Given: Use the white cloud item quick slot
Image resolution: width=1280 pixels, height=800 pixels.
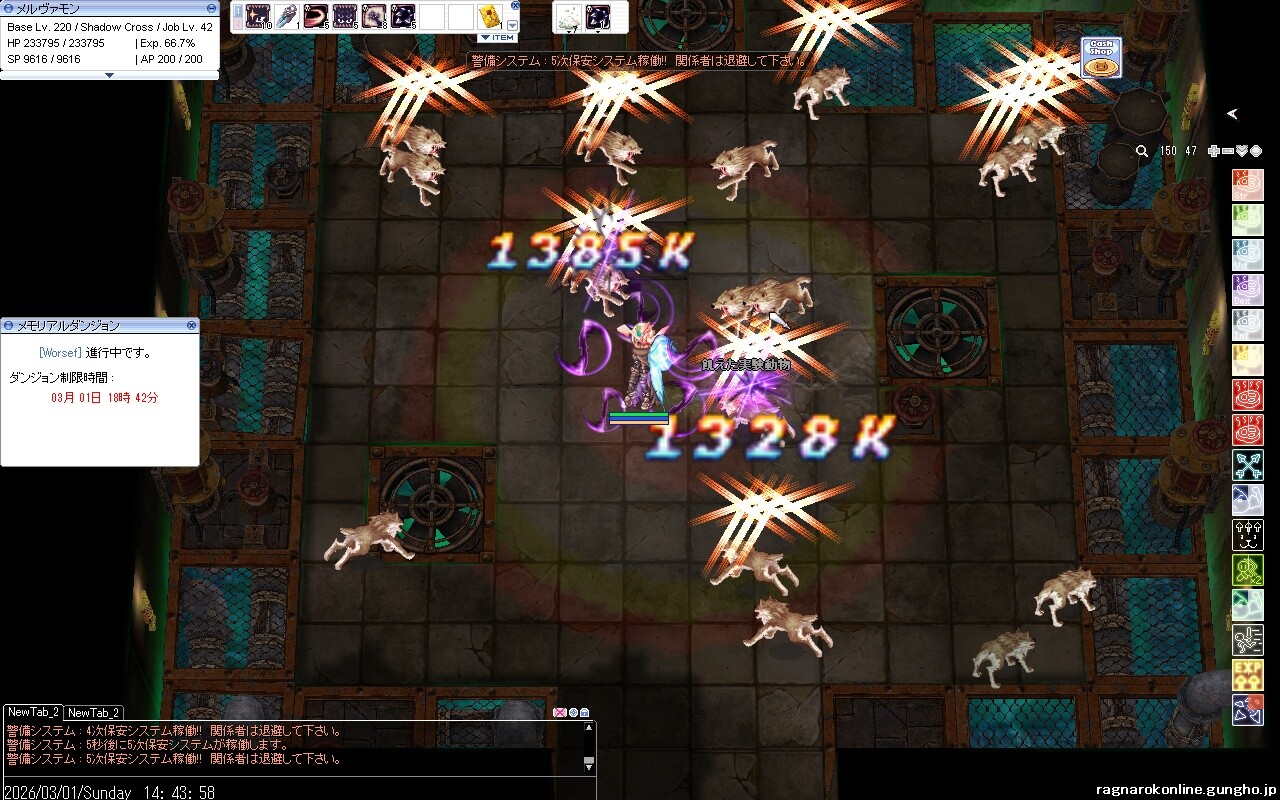Looking at the screenshot, I should point(569,17).
